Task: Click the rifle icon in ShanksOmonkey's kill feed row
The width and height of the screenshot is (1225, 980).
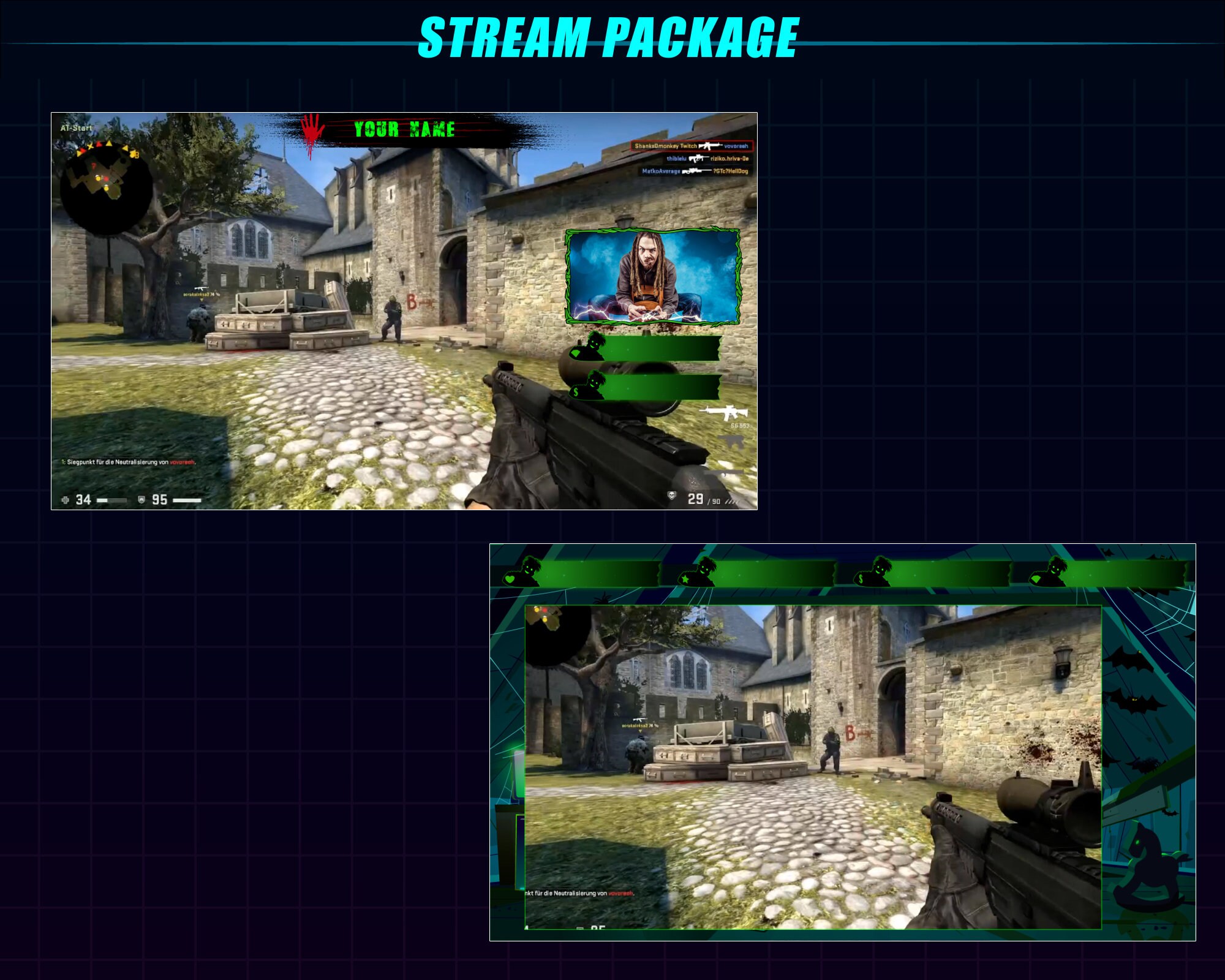Action: pyautogui.click(x=709, y=146)
